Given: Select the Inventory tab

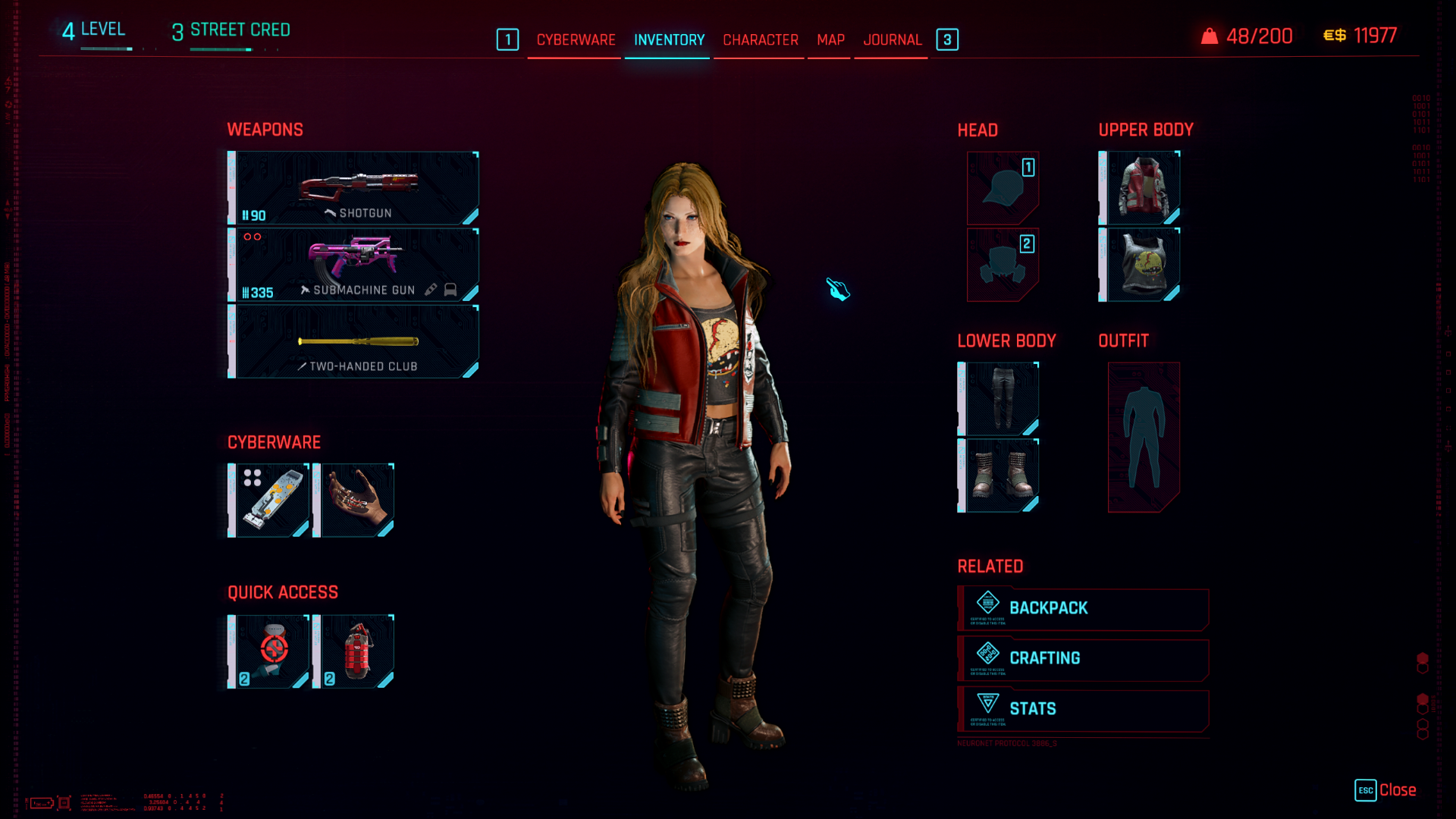Looking at the screenshot, I should click(x=669, y=39).
